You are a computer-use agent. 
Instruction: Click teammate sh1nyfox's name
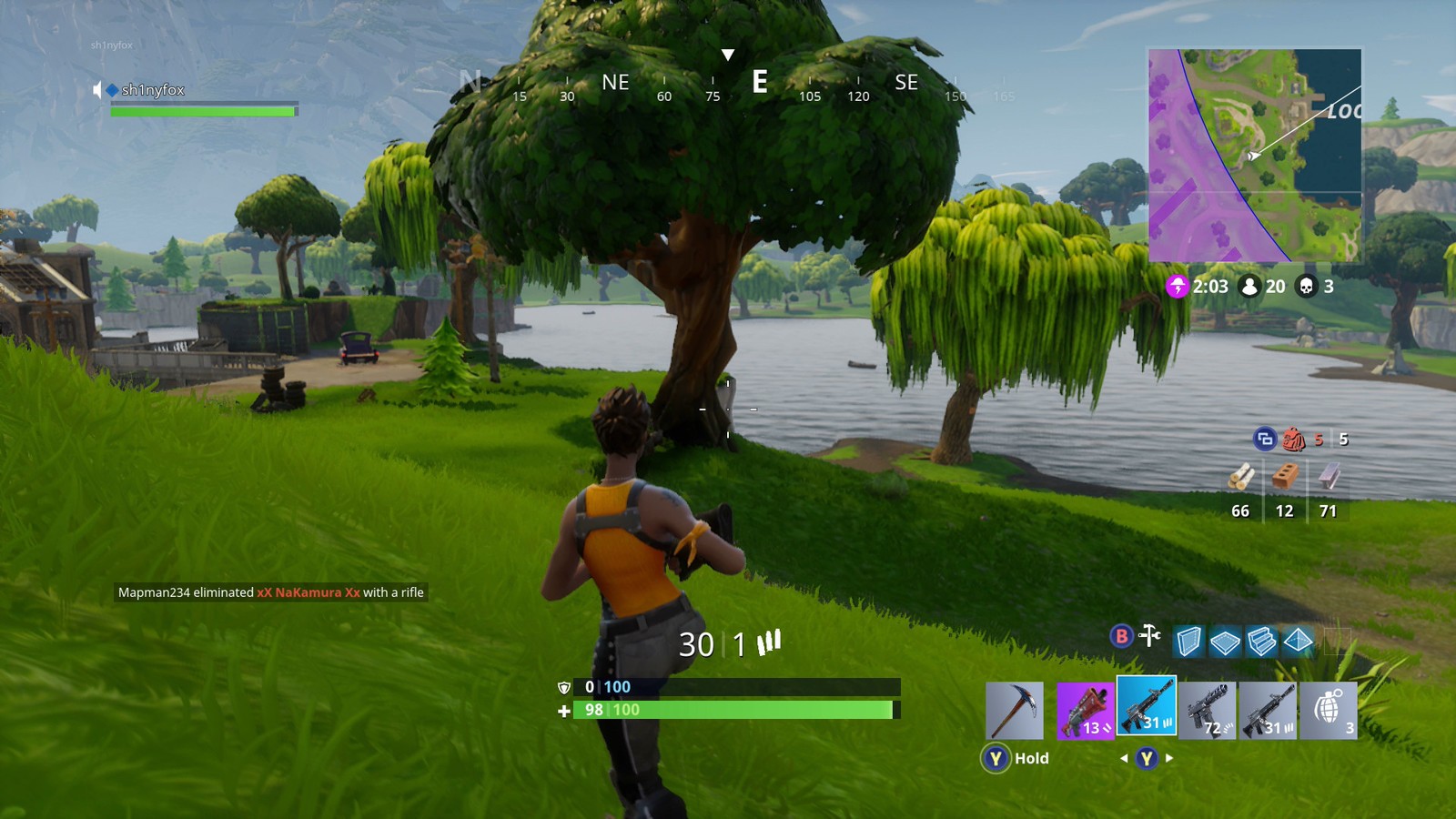click(153, 89)
